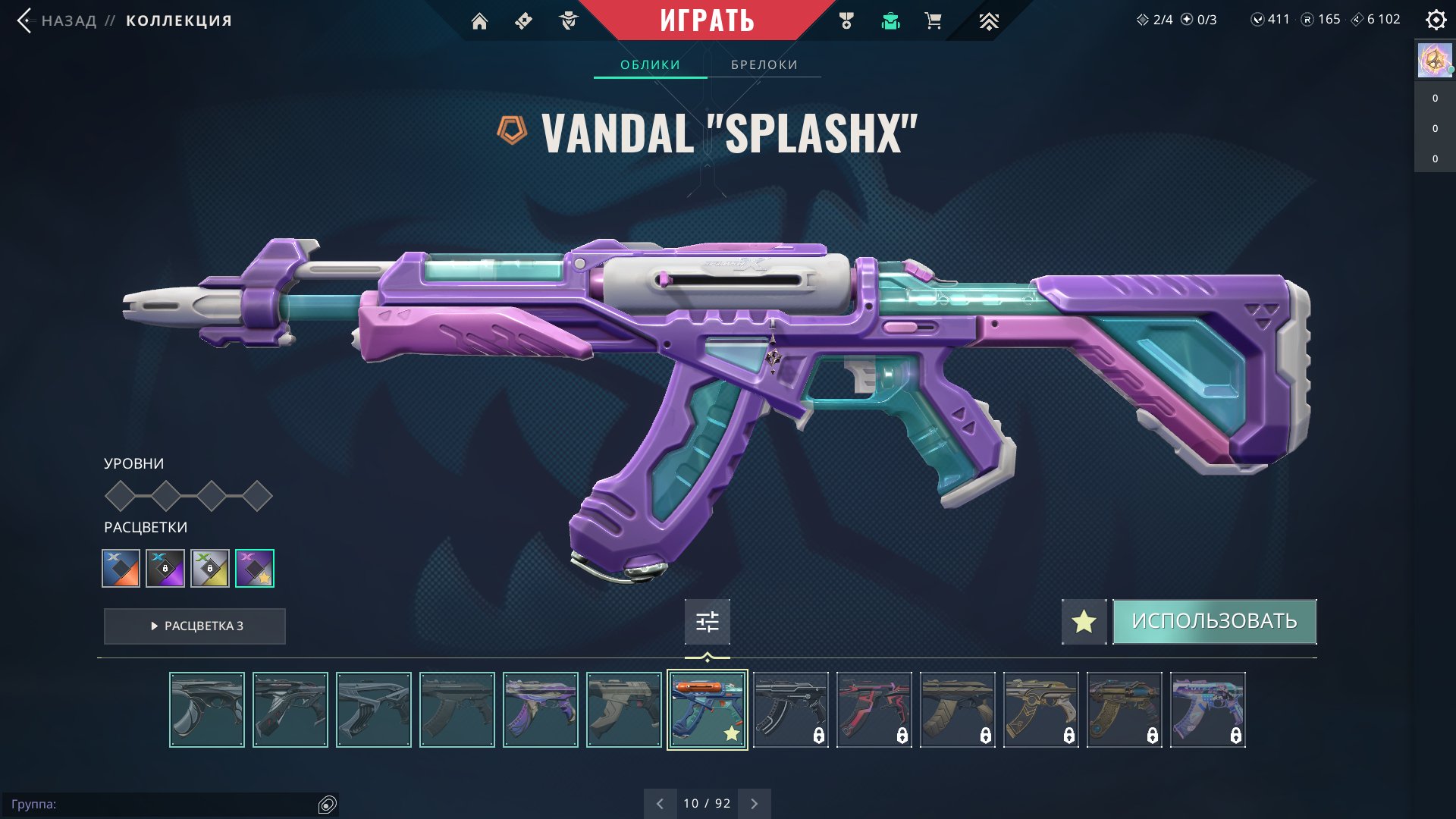The height and width of the screenshot is (819, 1456).
Task: Start a match with ИГРАТЬ button
Action: (707, 20)
